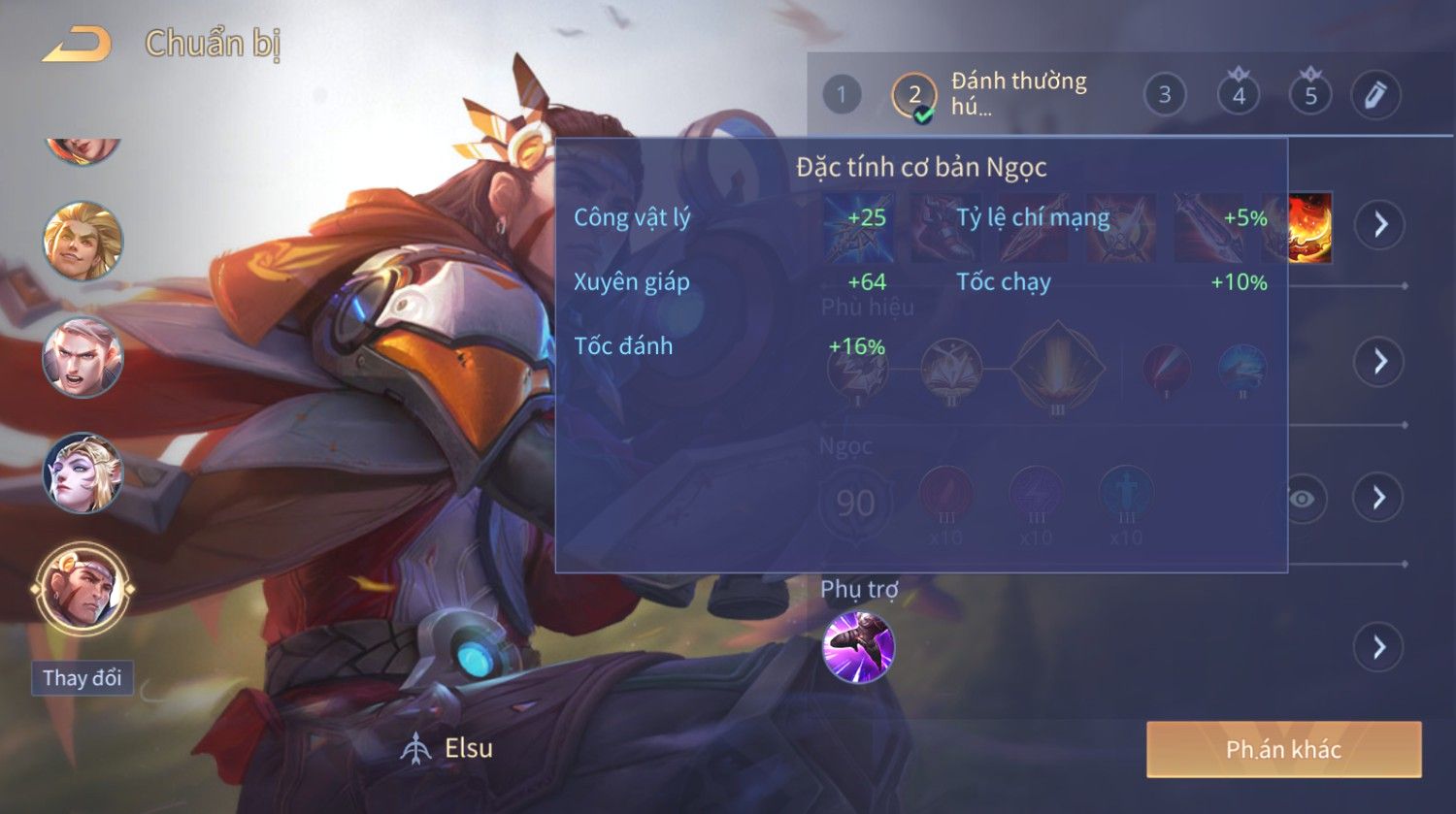This screenshot has height=814, width=1456.
Task: Choose the white-haired angry hero portrait
Action: click(x=83, y=357)
